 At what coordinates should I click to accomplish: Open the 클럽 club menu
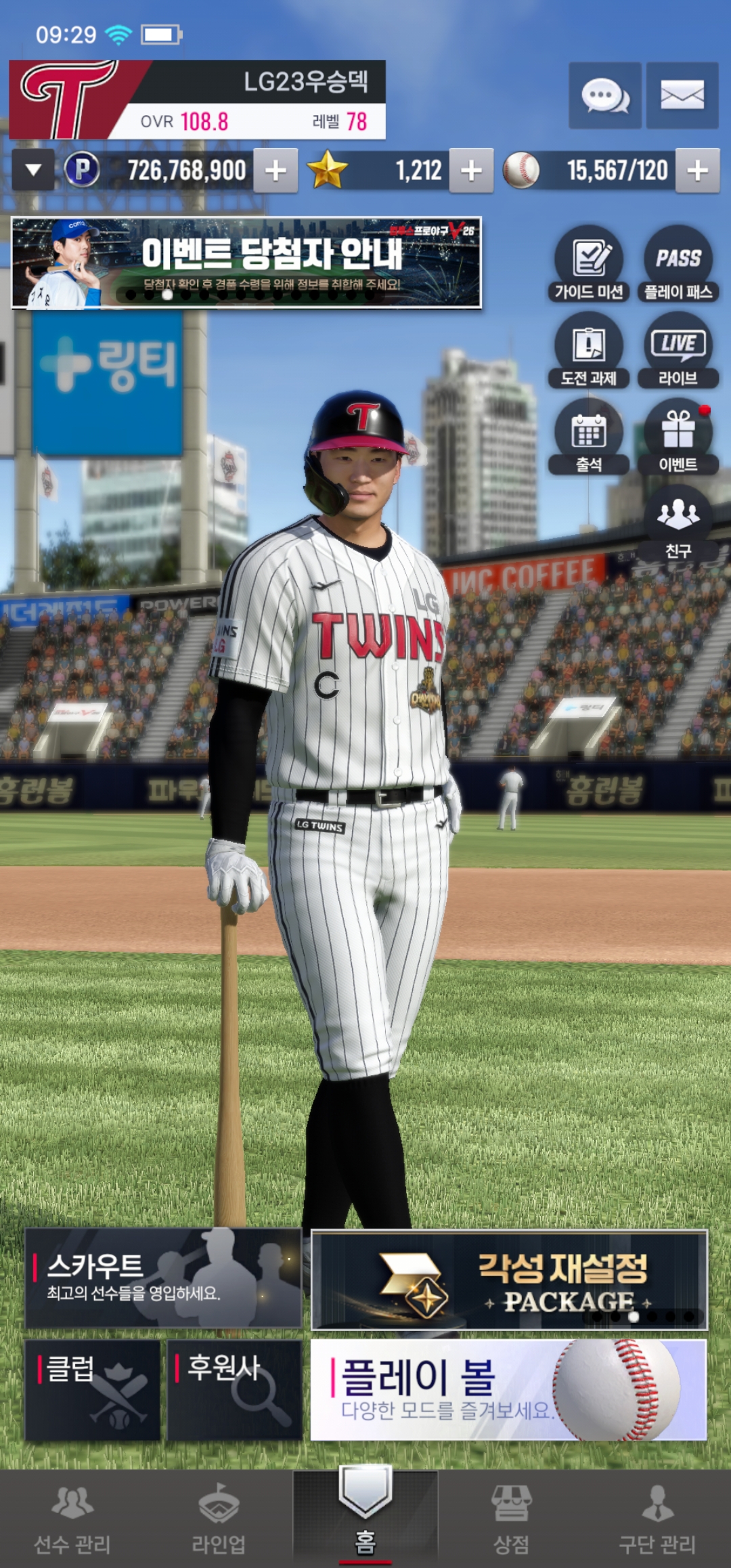point(93,1390)
